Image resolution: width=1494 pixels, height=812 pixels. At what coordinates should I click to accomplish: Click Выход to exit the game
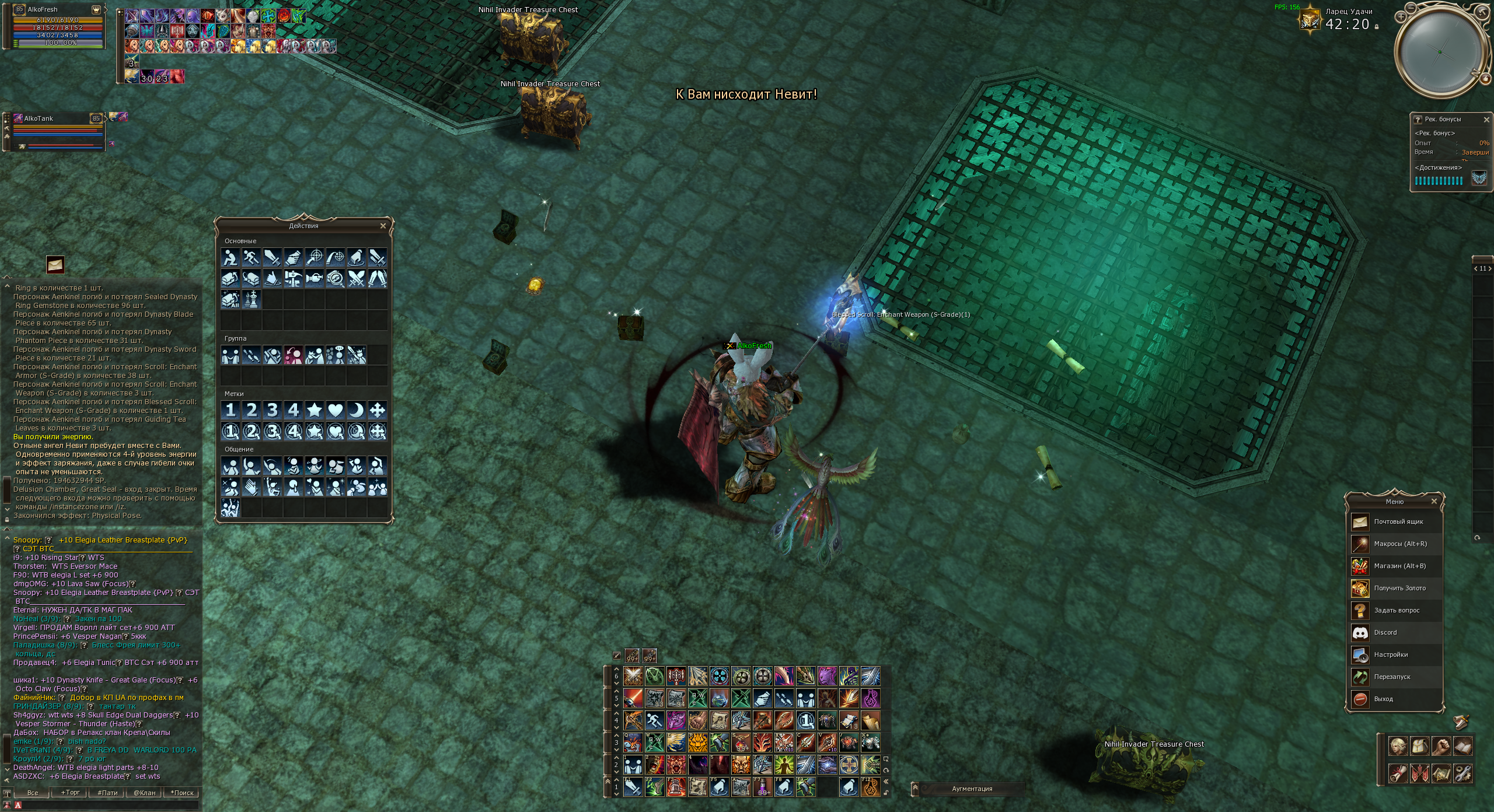1383,699
